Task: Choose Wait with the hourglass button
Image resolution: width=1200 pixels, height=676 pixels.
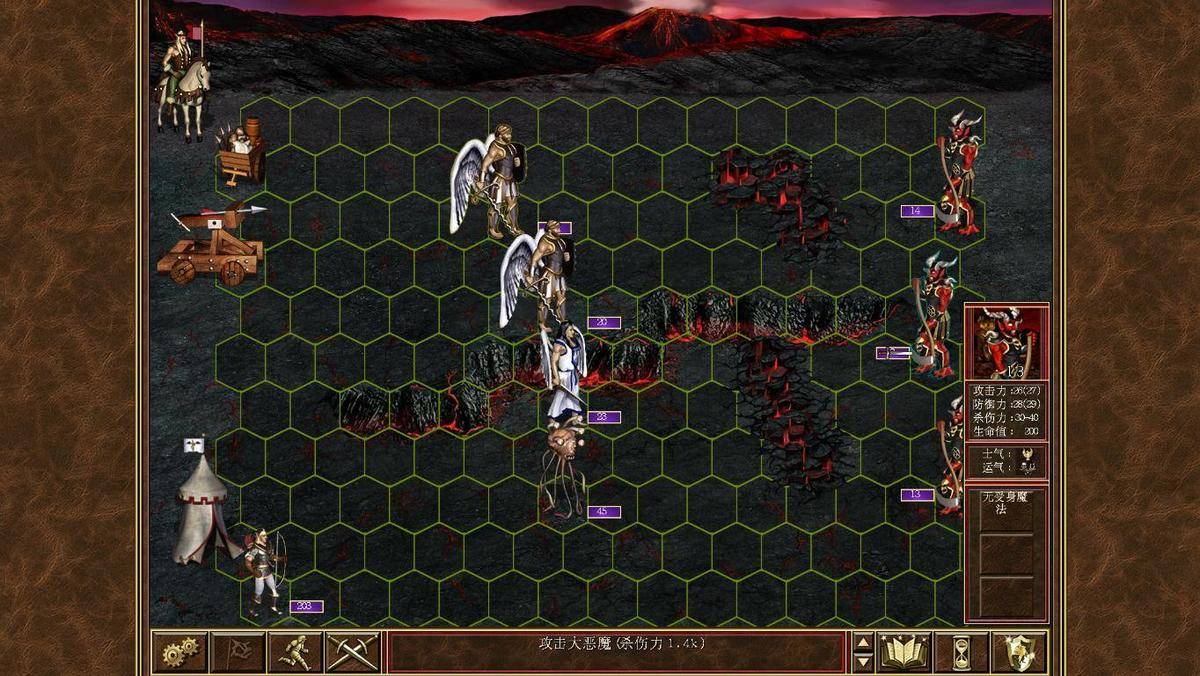Action: point(962,652)
